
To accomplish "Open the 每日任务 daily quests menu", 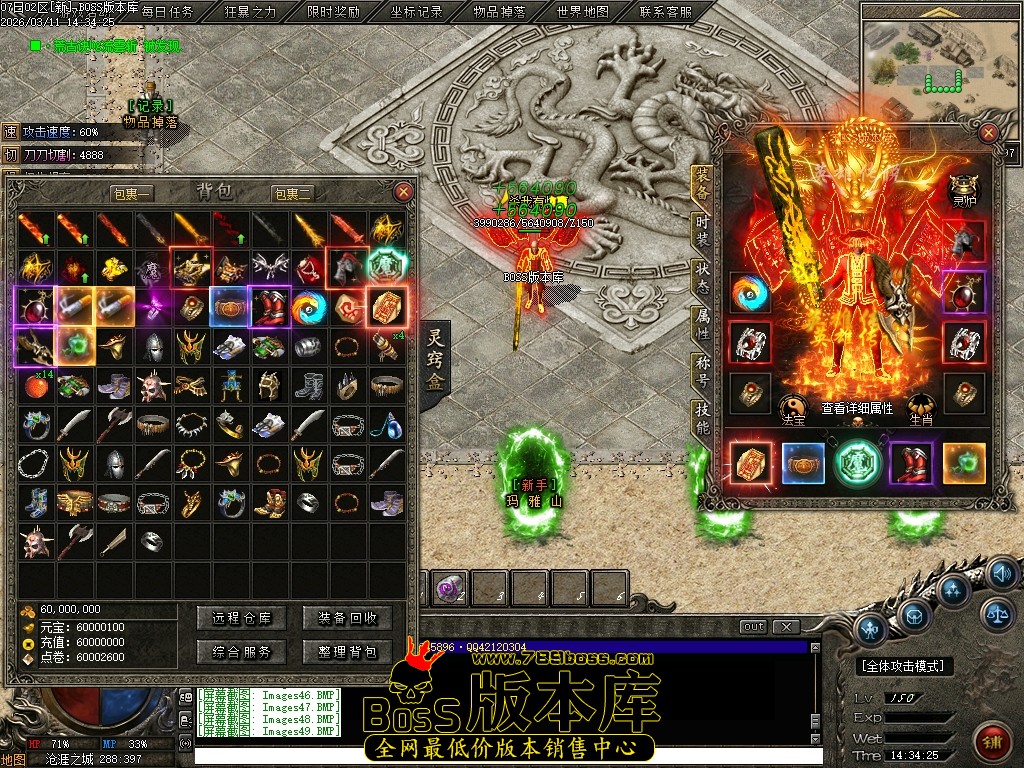I will [167, 12].
